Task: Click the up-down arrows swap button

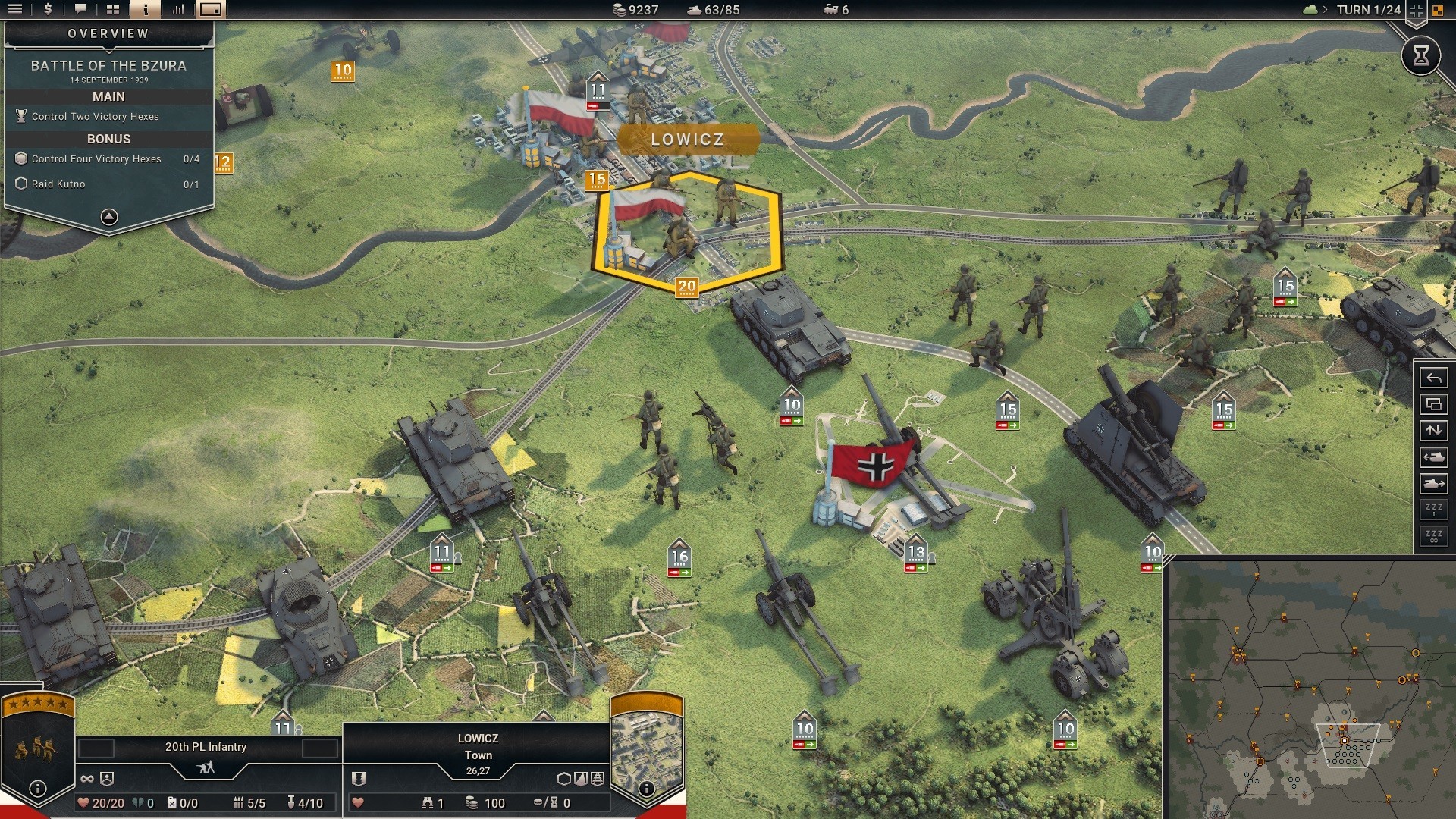Action: point(1433,431)
